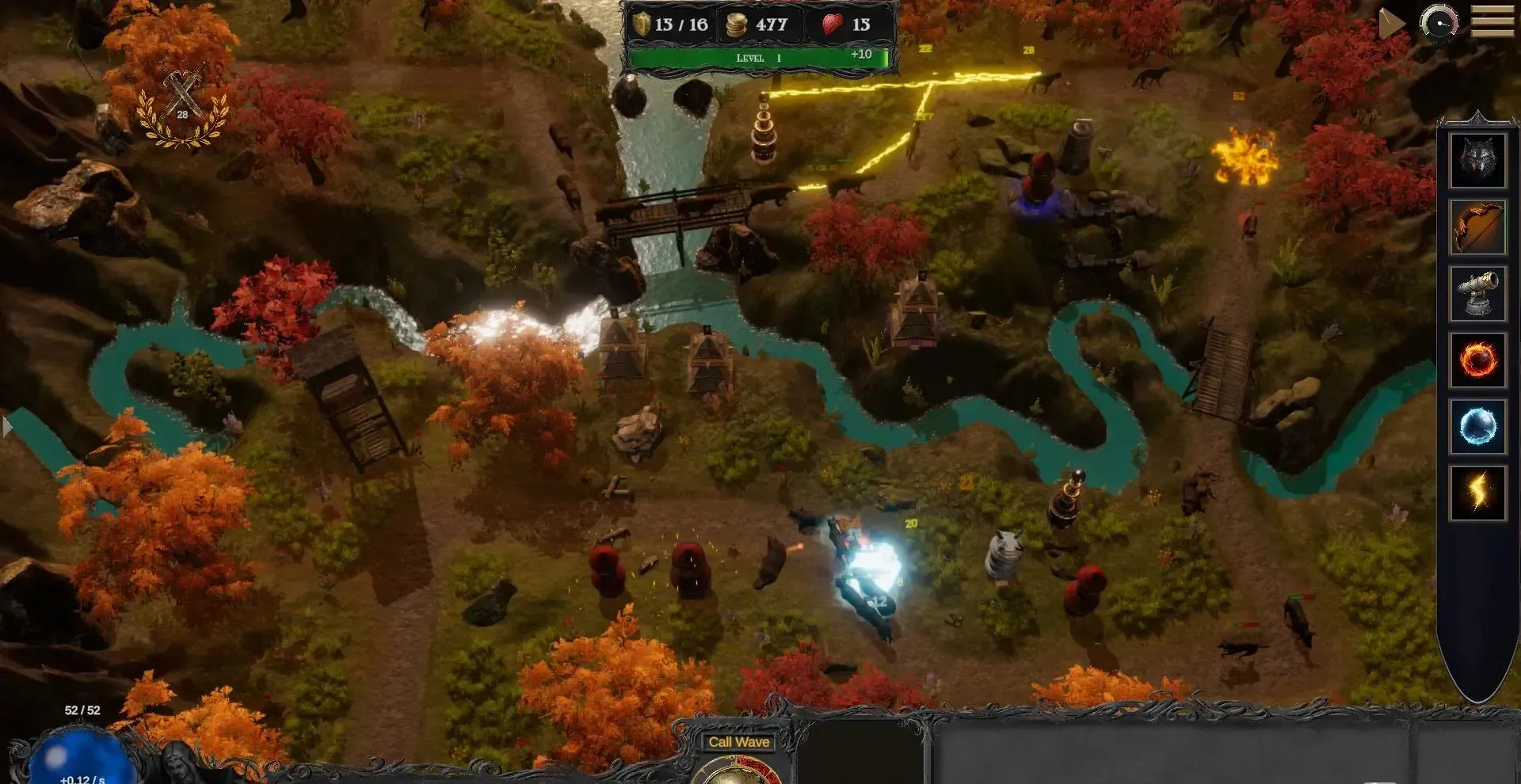1521x784 pixels.
Task: Select the fire ring orb icon
Action: (x=1477, y=360)
